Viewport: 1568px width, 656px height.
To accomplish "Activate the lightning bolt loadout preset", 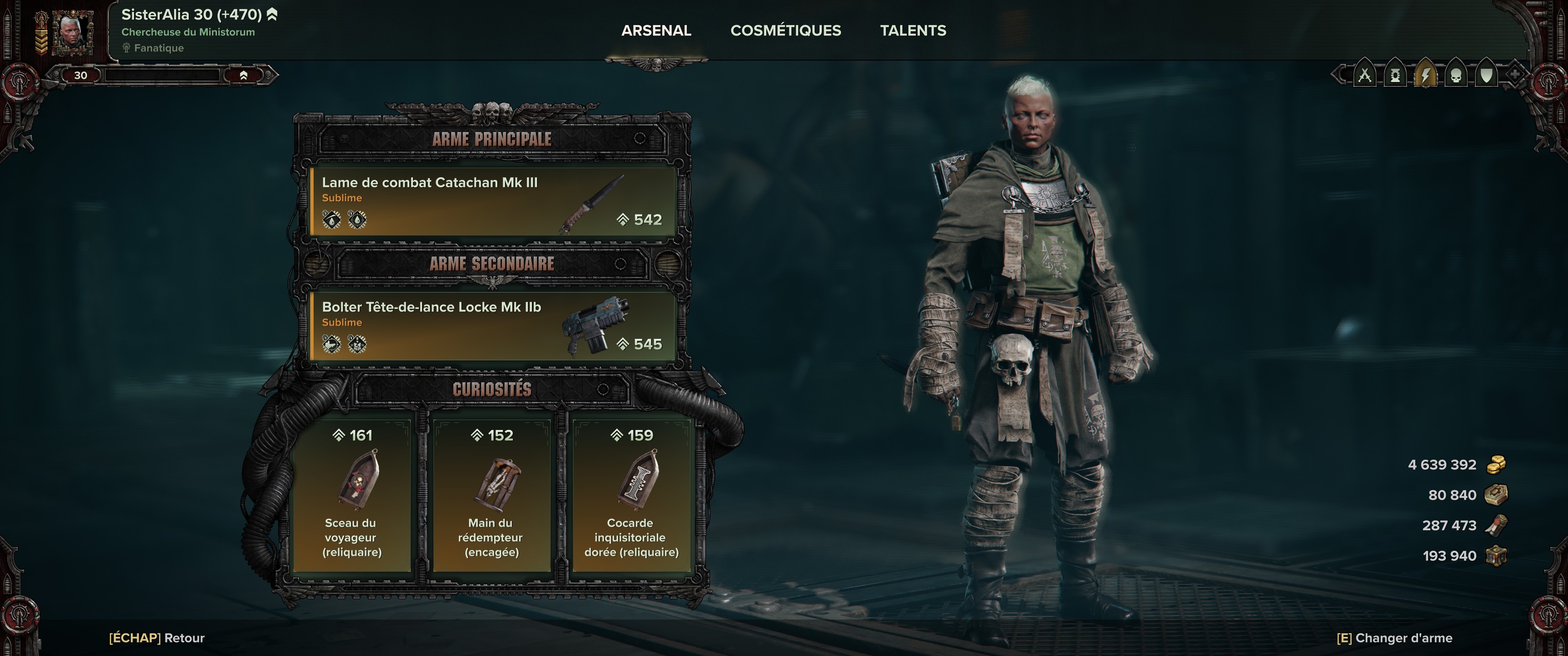I will point(1426,76).
